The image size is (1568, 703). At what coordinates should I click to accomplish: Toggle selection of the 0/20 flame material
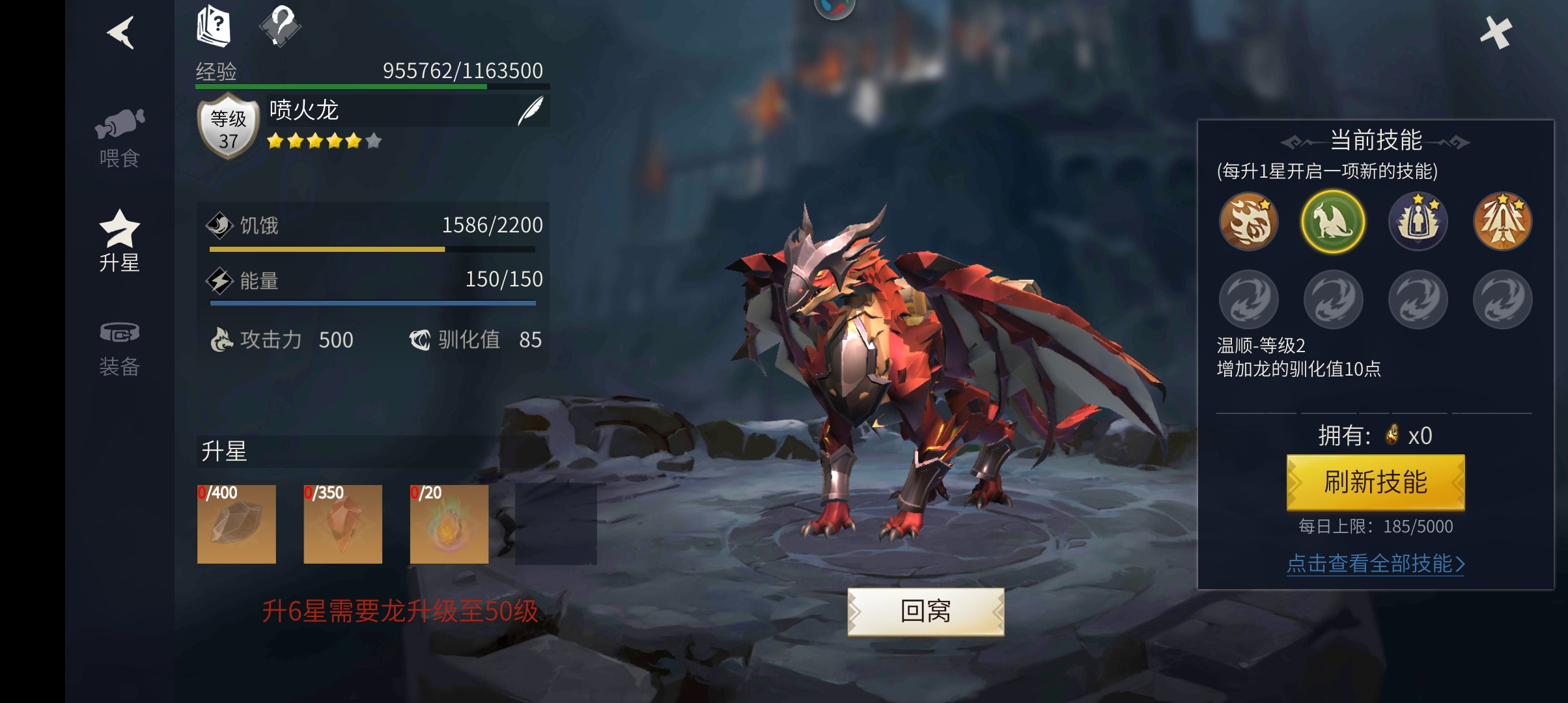click(x=449, y=524)
